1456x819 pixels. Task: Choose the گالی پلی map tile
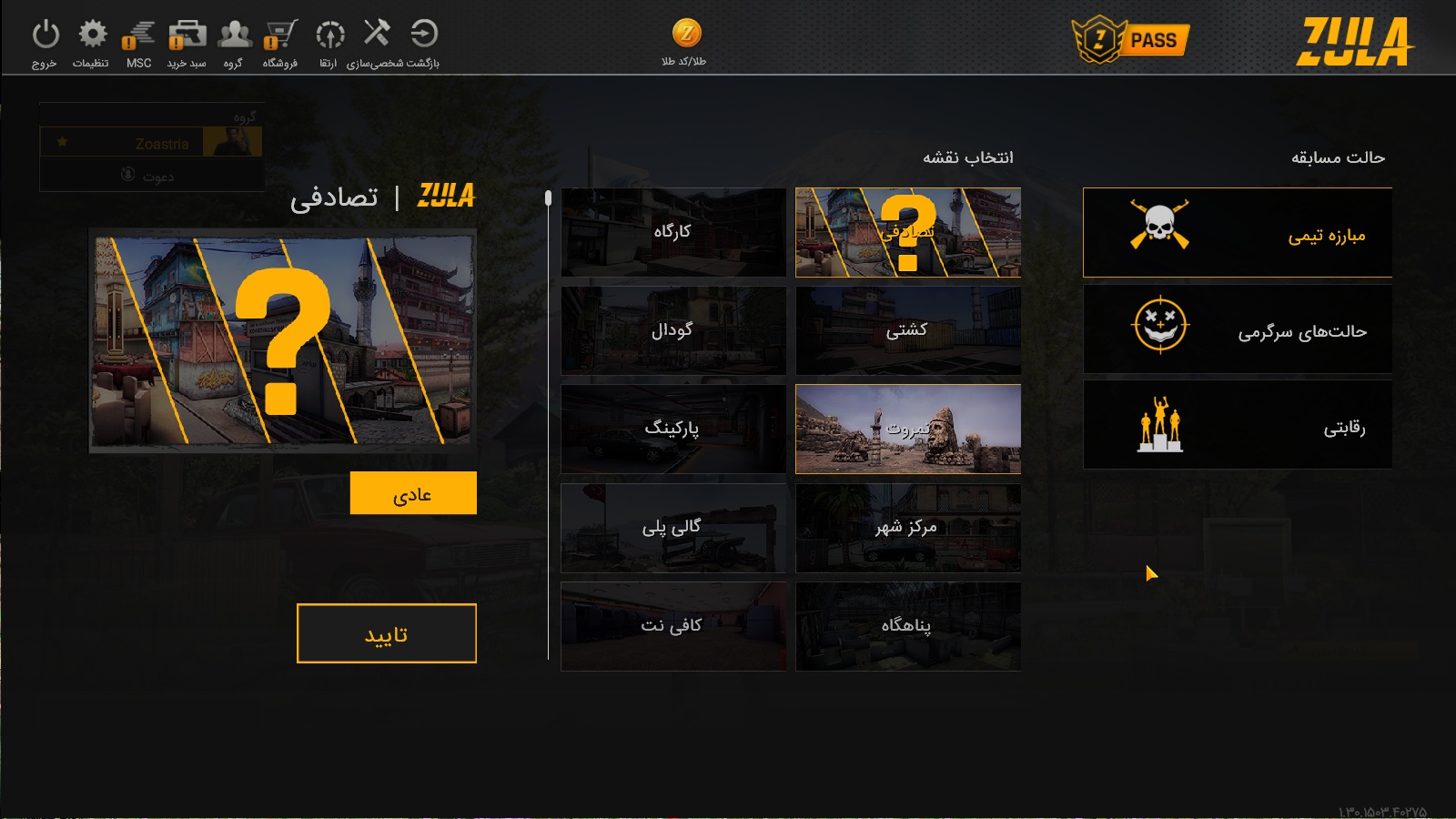[x=673, y=527]
